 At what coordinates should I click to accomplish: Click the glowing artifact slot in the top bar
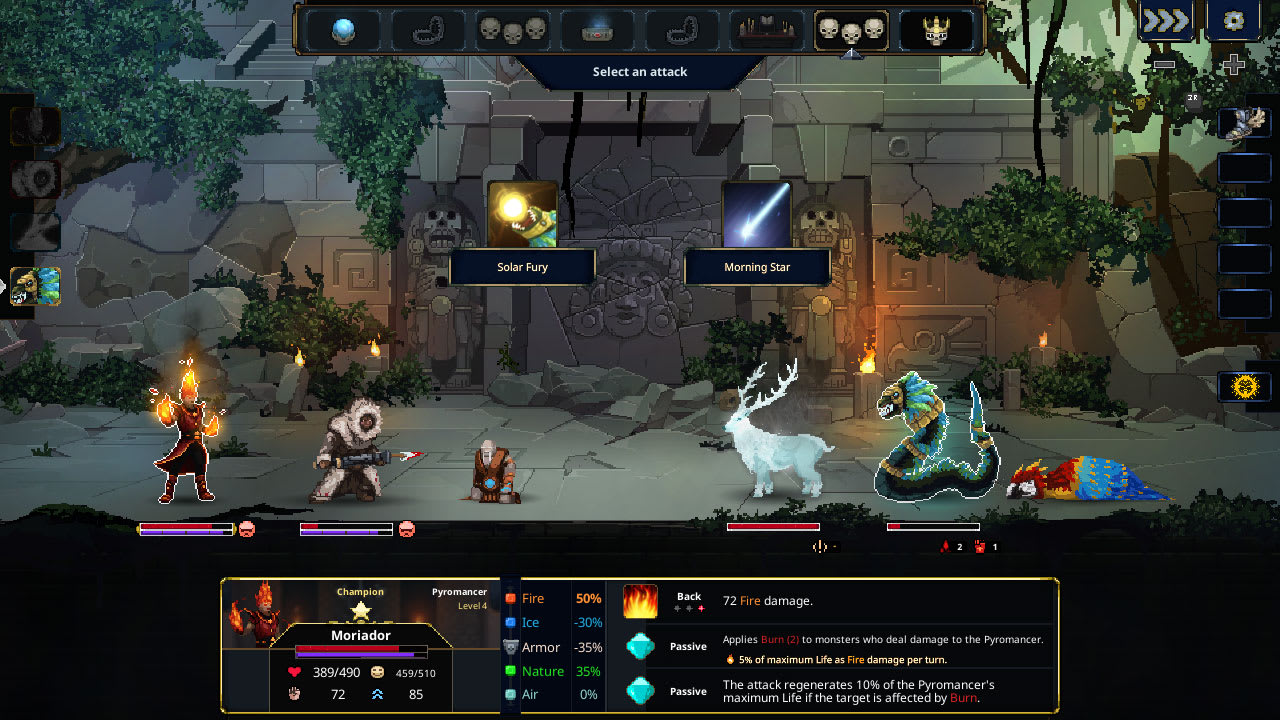coord(595,31)
